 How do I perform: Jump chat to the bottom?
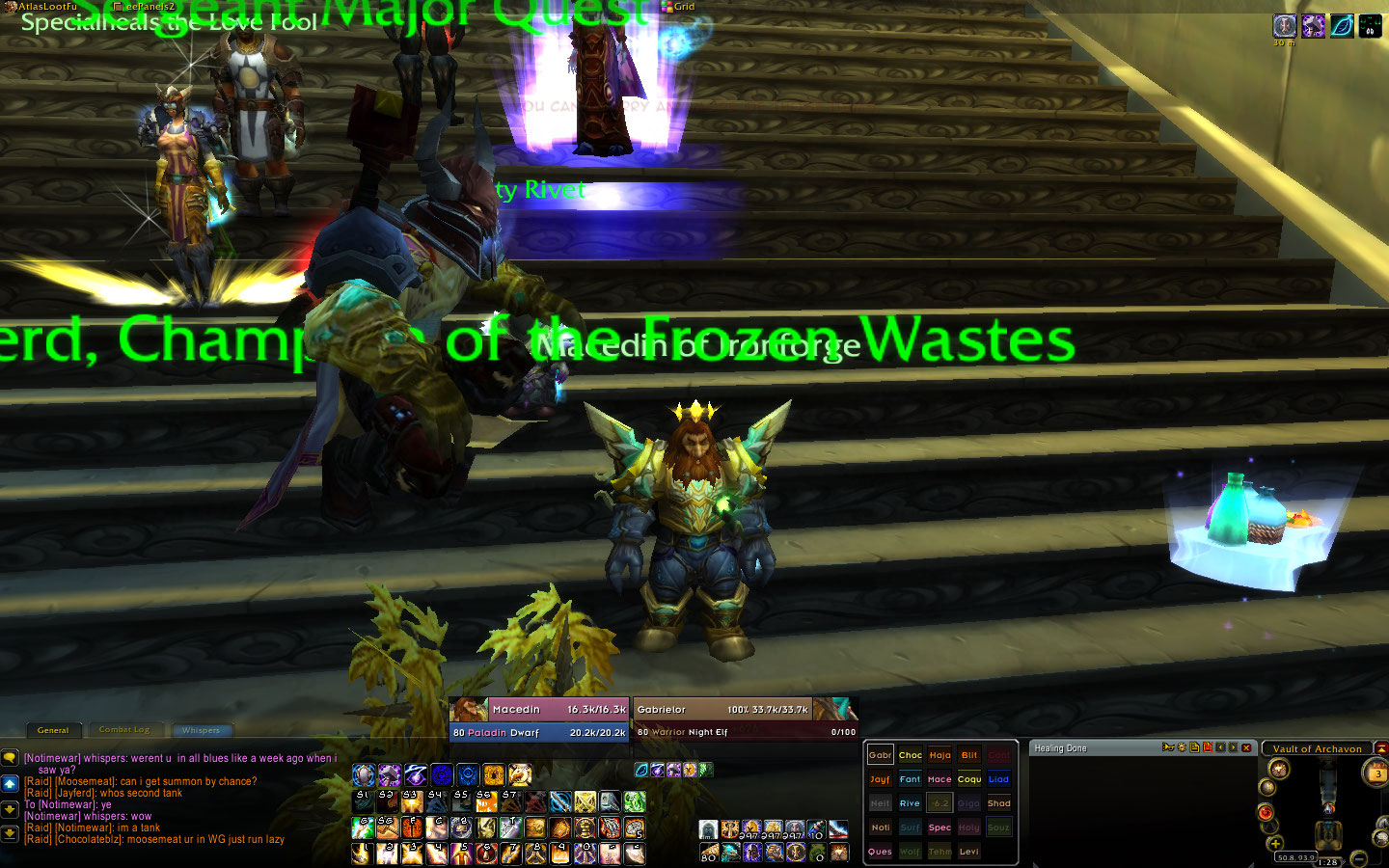(x=10, y=833)
